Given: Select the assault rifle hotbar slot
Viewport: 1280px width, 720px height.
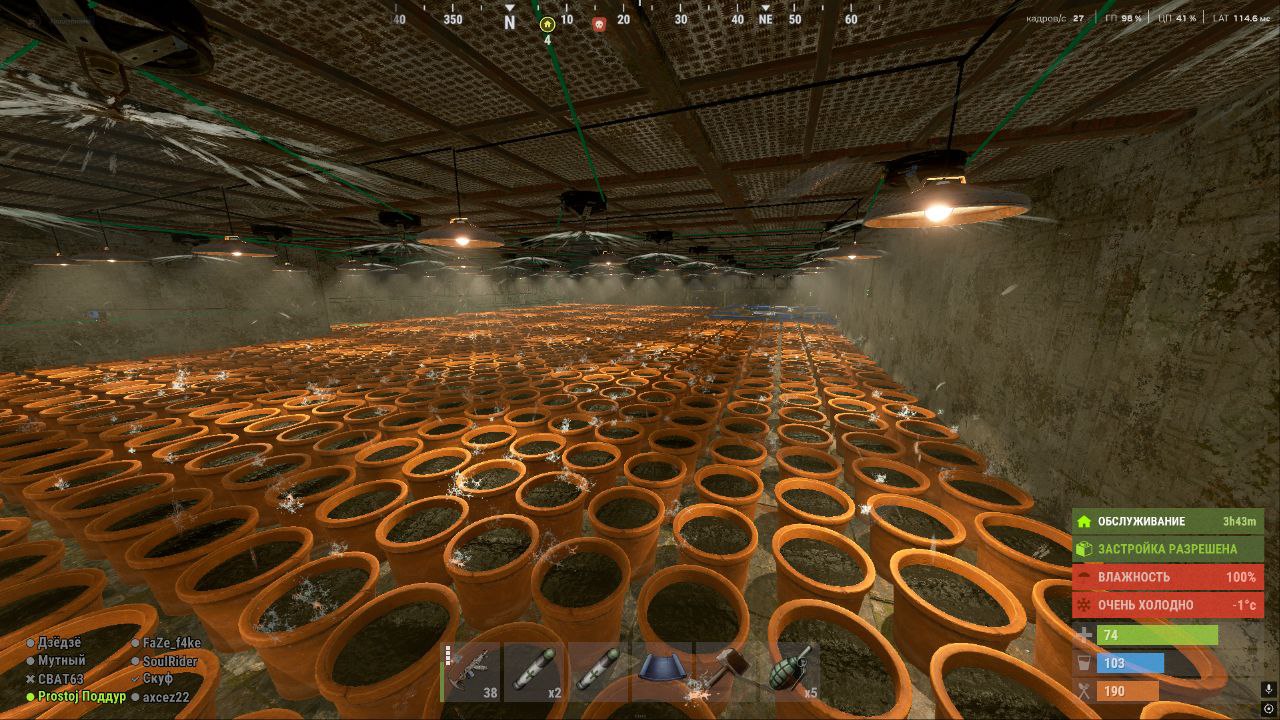Looking at the screenshot, I should pos(472,671).
